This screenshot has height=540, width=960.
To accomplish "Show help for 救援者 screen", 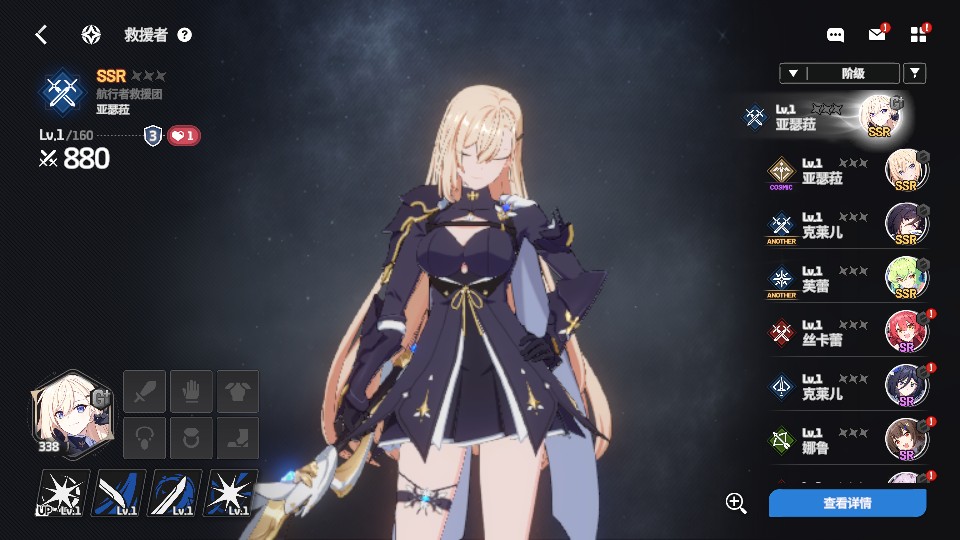I will click(x=185, y=35).
